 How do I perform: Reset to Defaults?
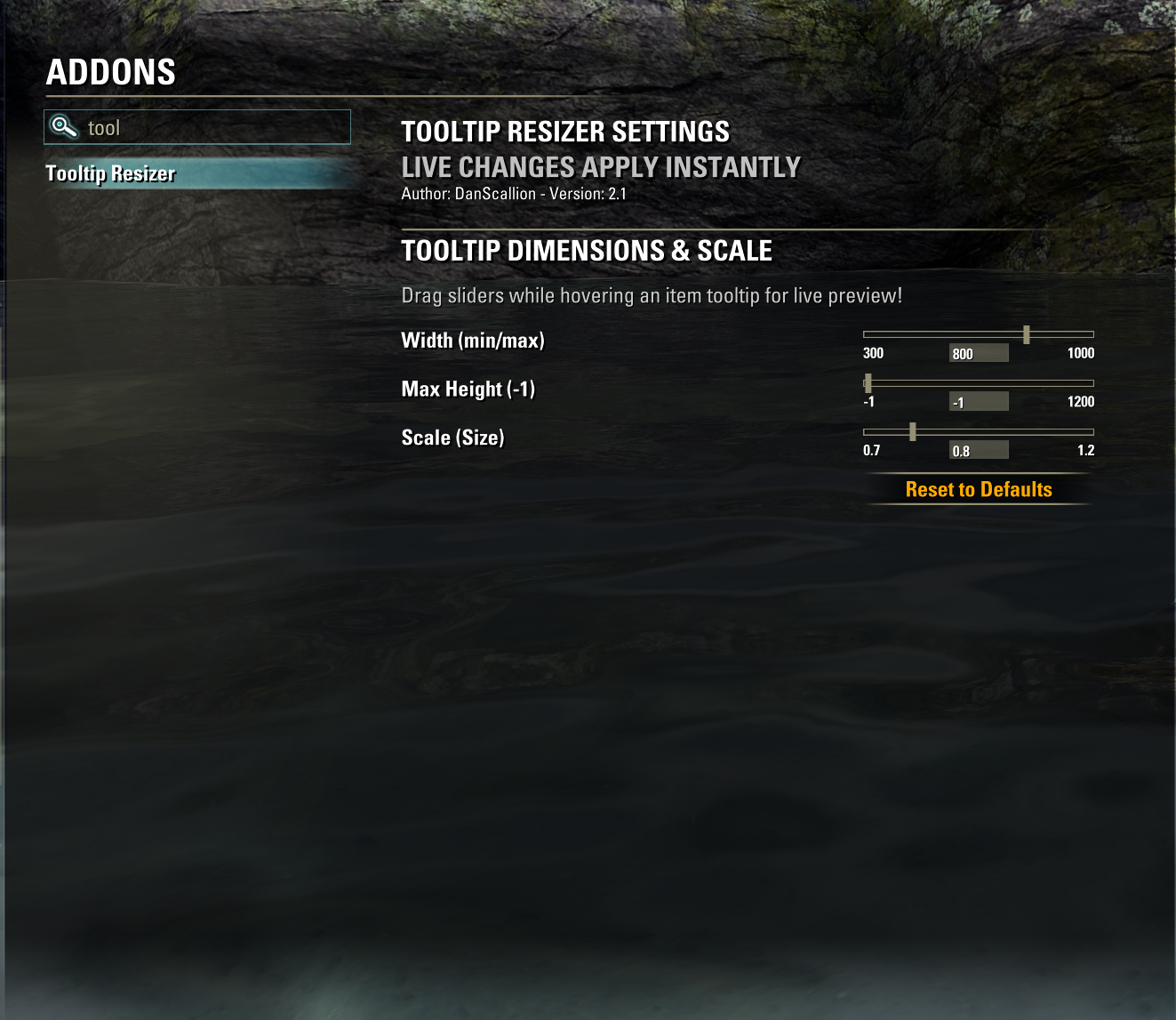[979, 489]
